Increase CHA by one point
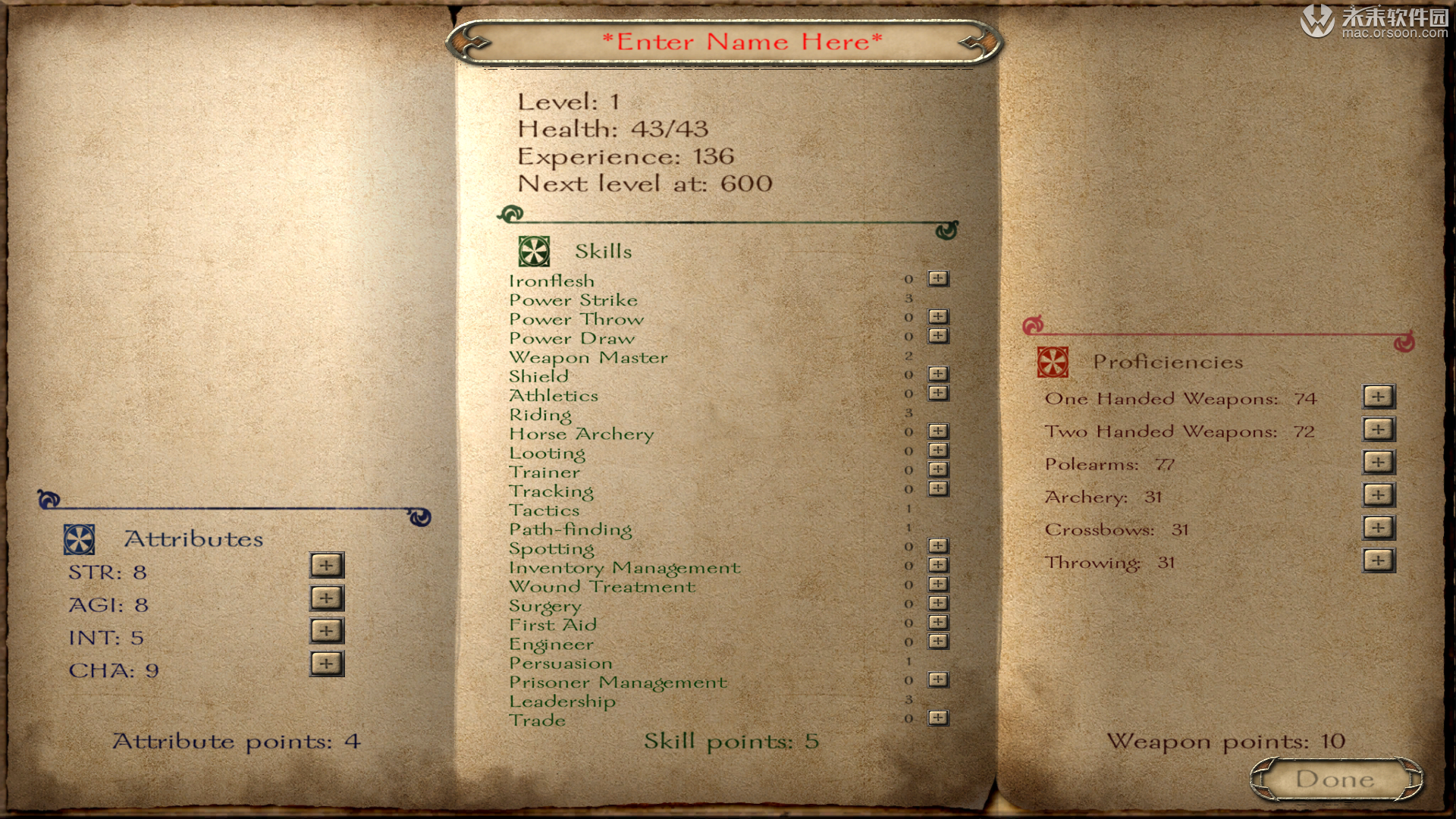This screenshot has width=1456, height=819. (x=327, y=664)
